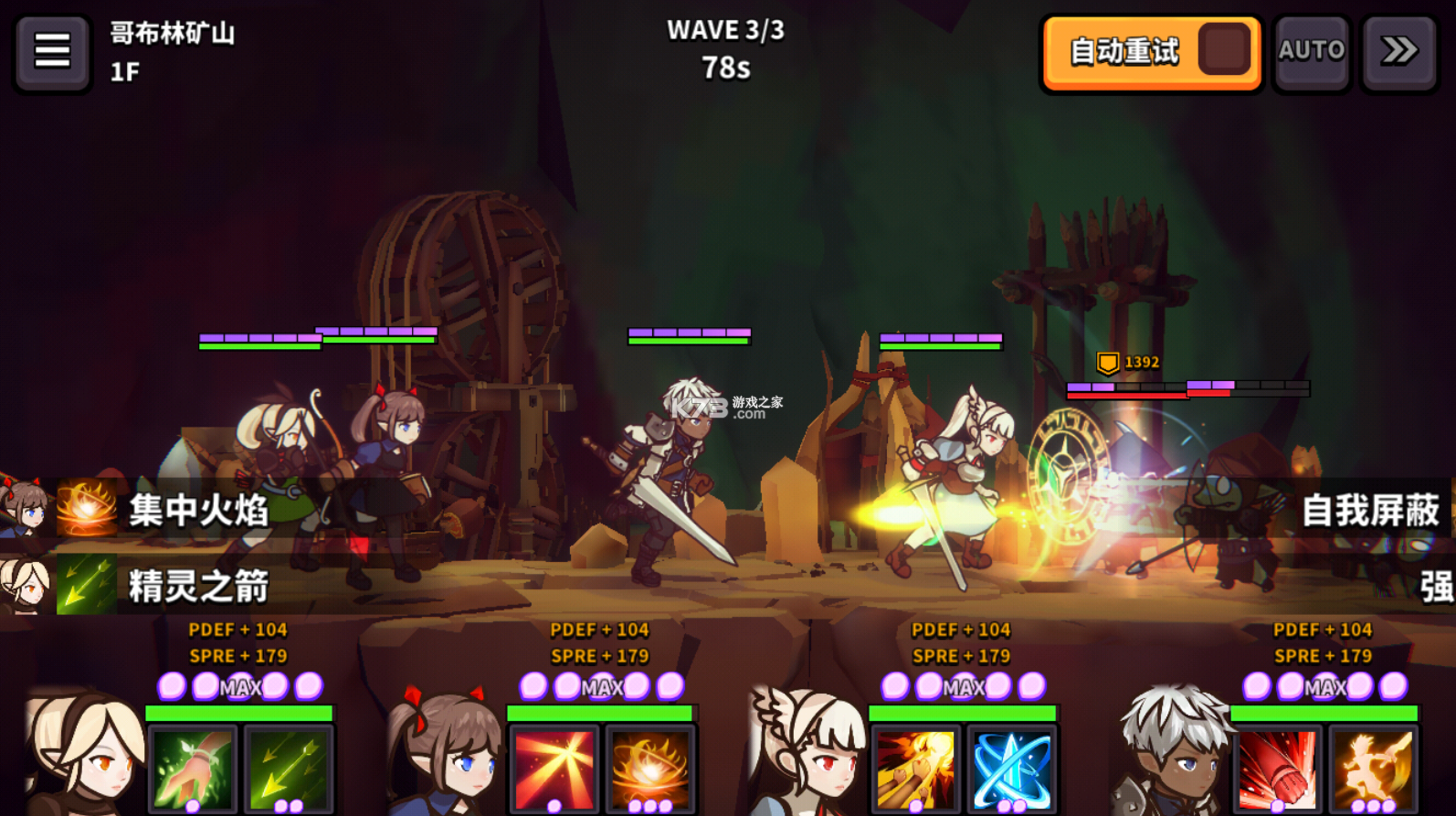Trigger the blue star orbit skill
The image size is (1456, 816).
[1012, 768]
